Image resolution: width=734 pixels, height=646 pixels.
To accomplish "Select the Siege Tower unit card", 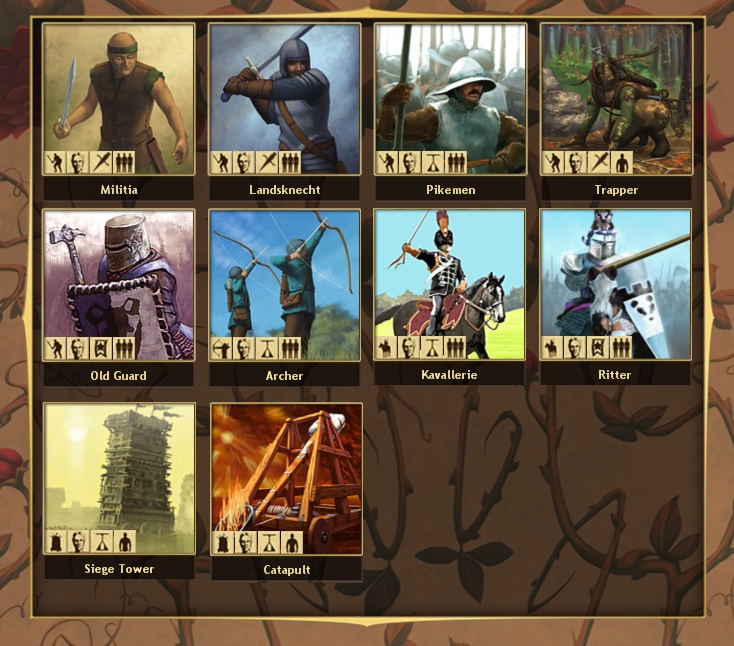I will [x=119, y=478].
